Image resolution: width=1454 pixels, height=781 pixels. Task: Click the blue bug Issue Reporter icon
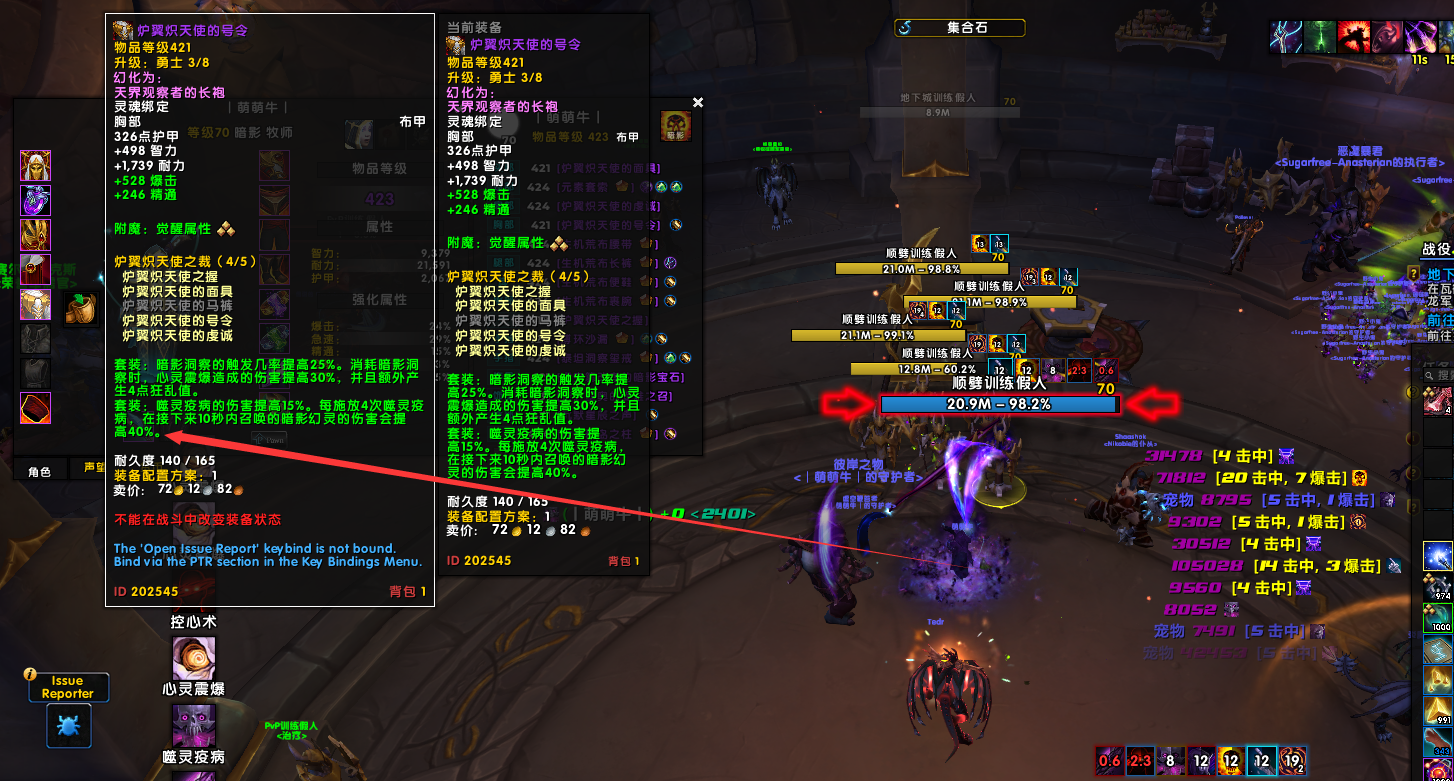point(68,727)
